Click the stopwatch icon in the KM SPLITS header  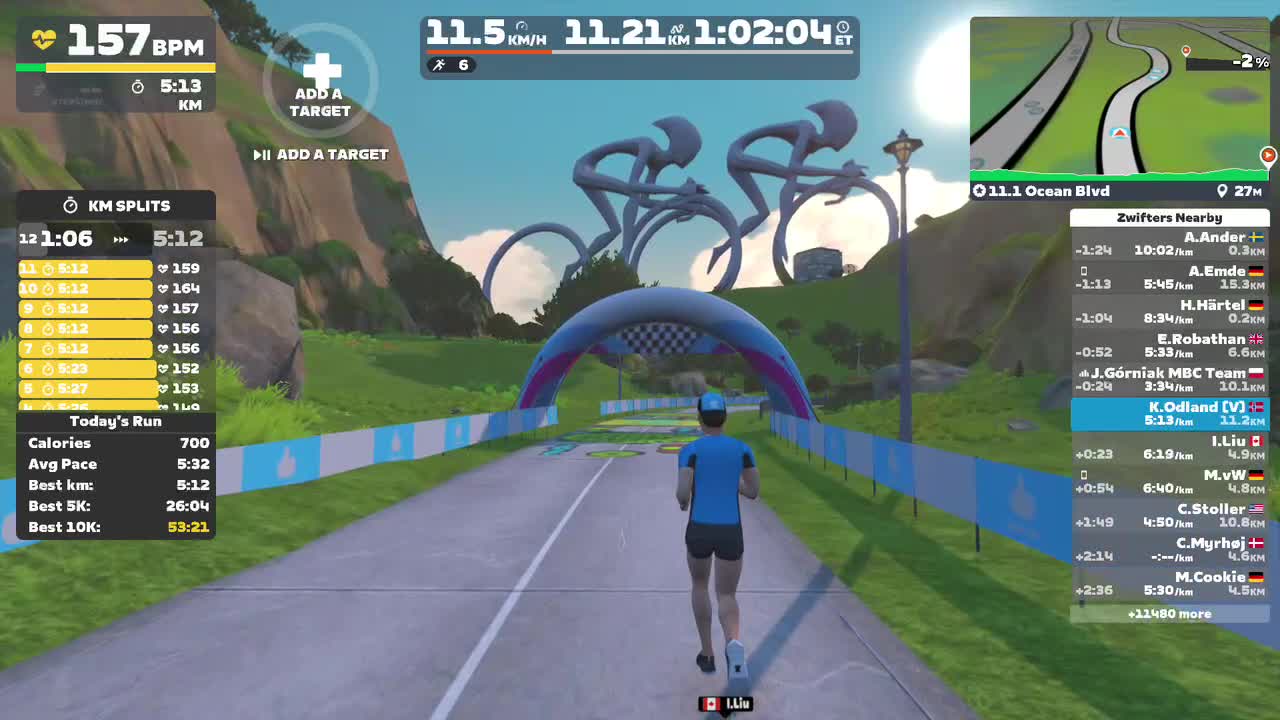point(70,205)
